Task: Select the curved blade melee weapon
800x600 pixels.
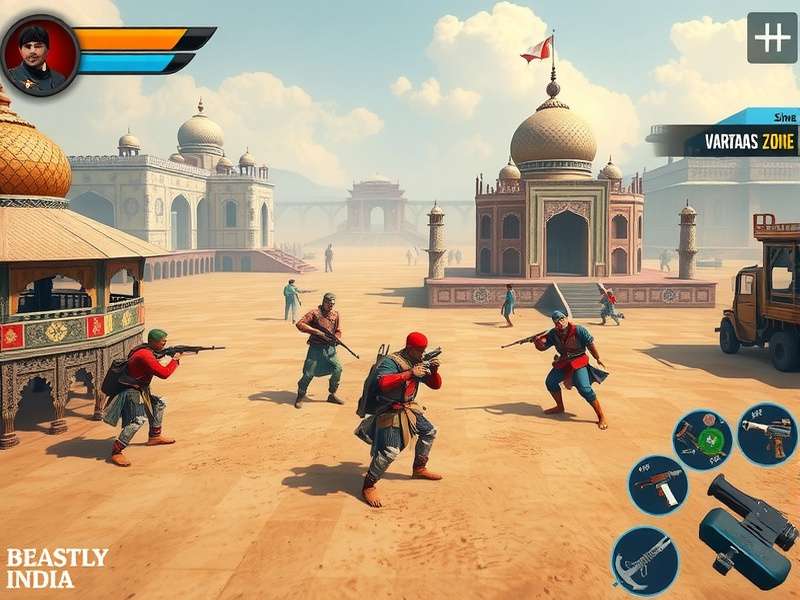Action: [x=644, y=559]
